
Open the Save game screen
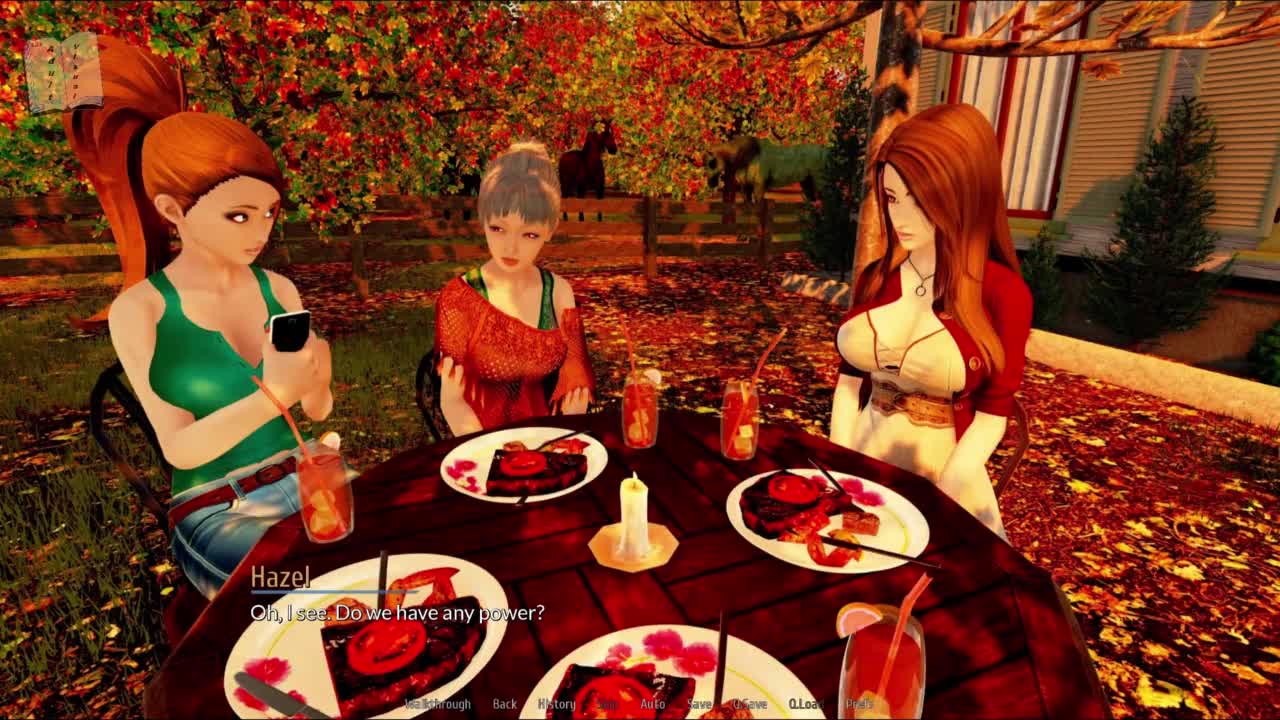point(699,704)
